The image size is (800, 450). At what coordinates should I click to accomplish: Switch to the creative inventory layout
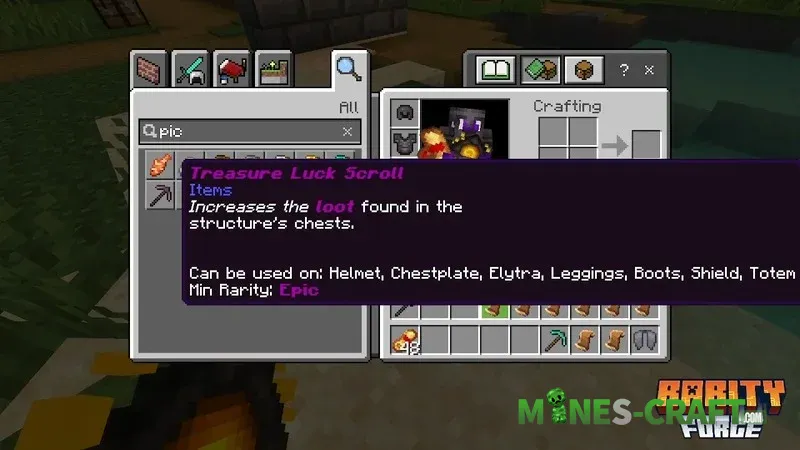point(539,70)
